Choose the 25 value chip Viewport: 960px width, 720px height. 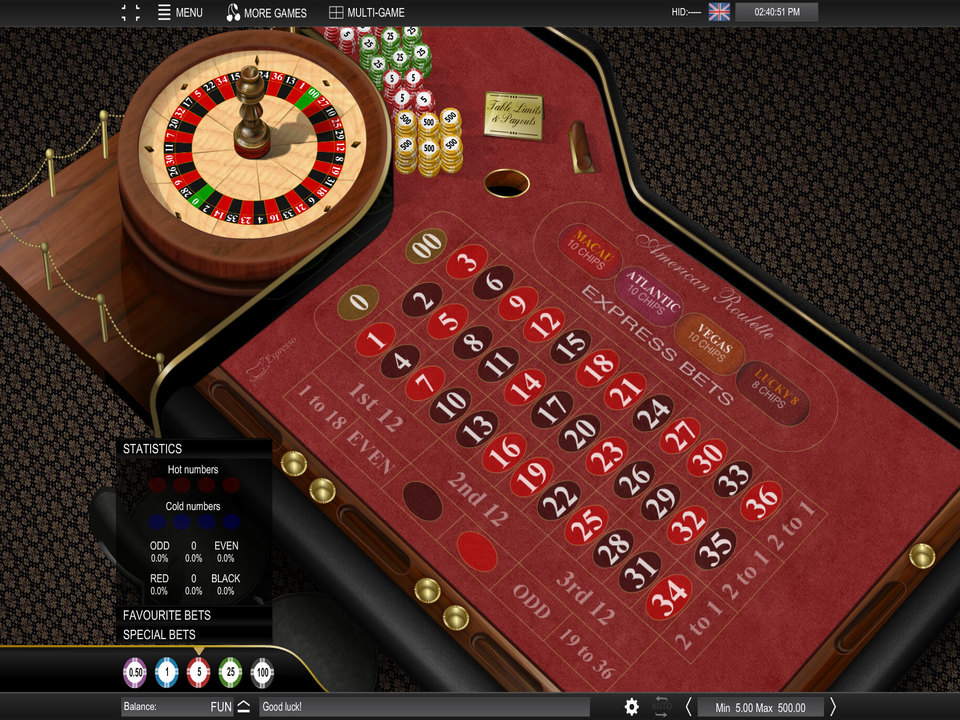(230, 672)
